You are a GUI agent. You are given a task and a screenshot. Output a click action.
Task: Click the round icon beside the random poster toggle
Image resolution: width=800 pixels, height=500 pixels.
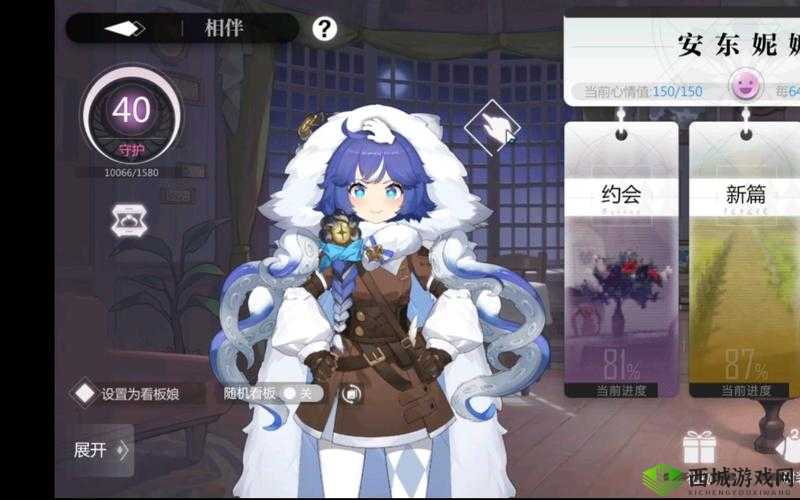tap(350, 394)
